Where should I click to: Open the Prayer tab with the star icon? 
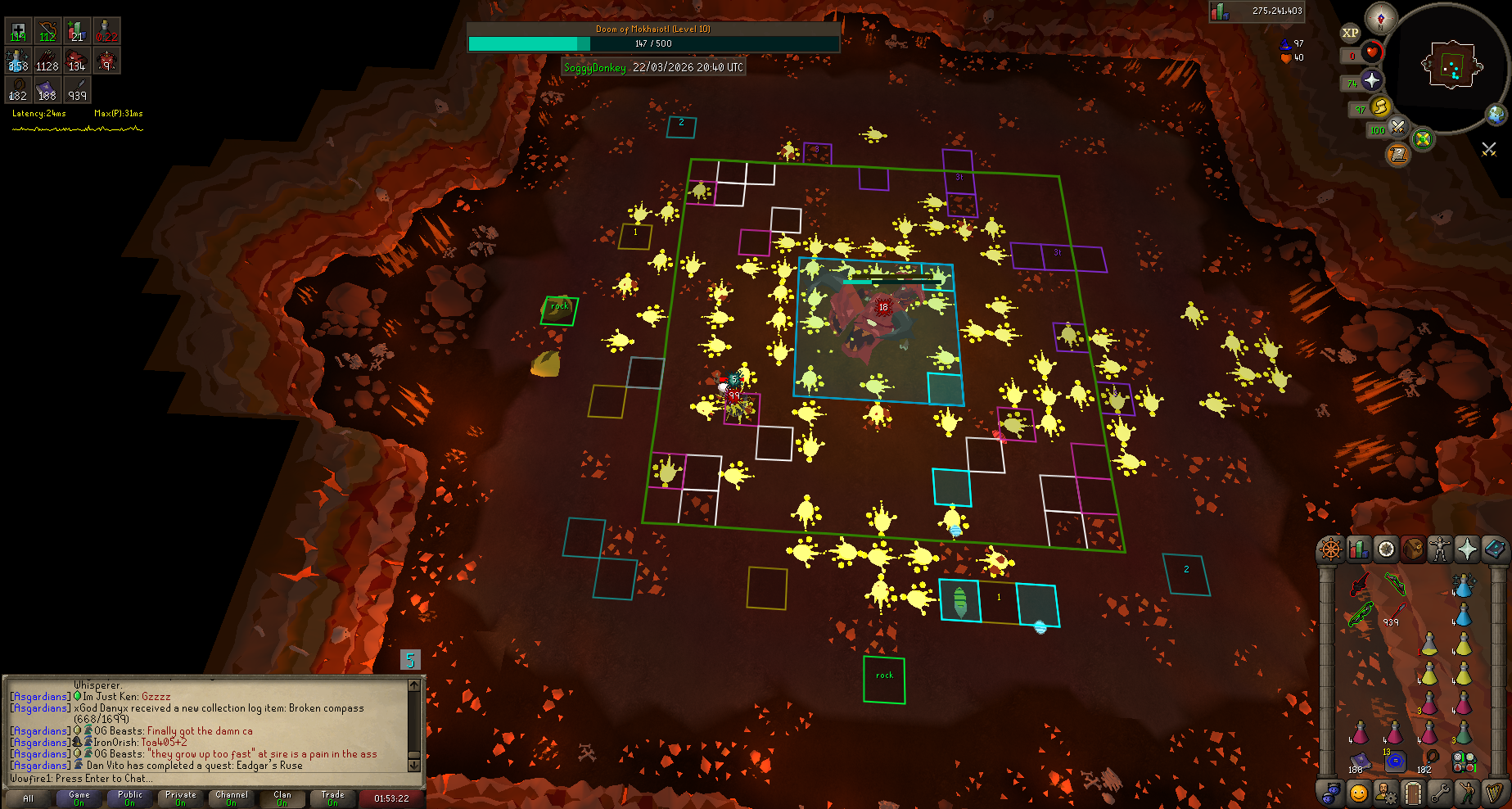coord(1467,549)
